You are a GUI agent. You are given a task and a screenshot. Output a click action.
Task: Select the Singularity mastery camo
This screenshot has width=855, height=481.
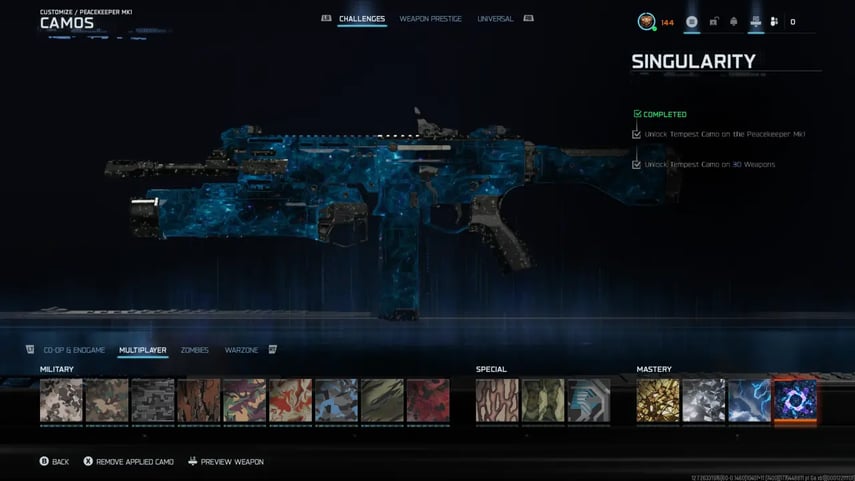tap(796, 400)
